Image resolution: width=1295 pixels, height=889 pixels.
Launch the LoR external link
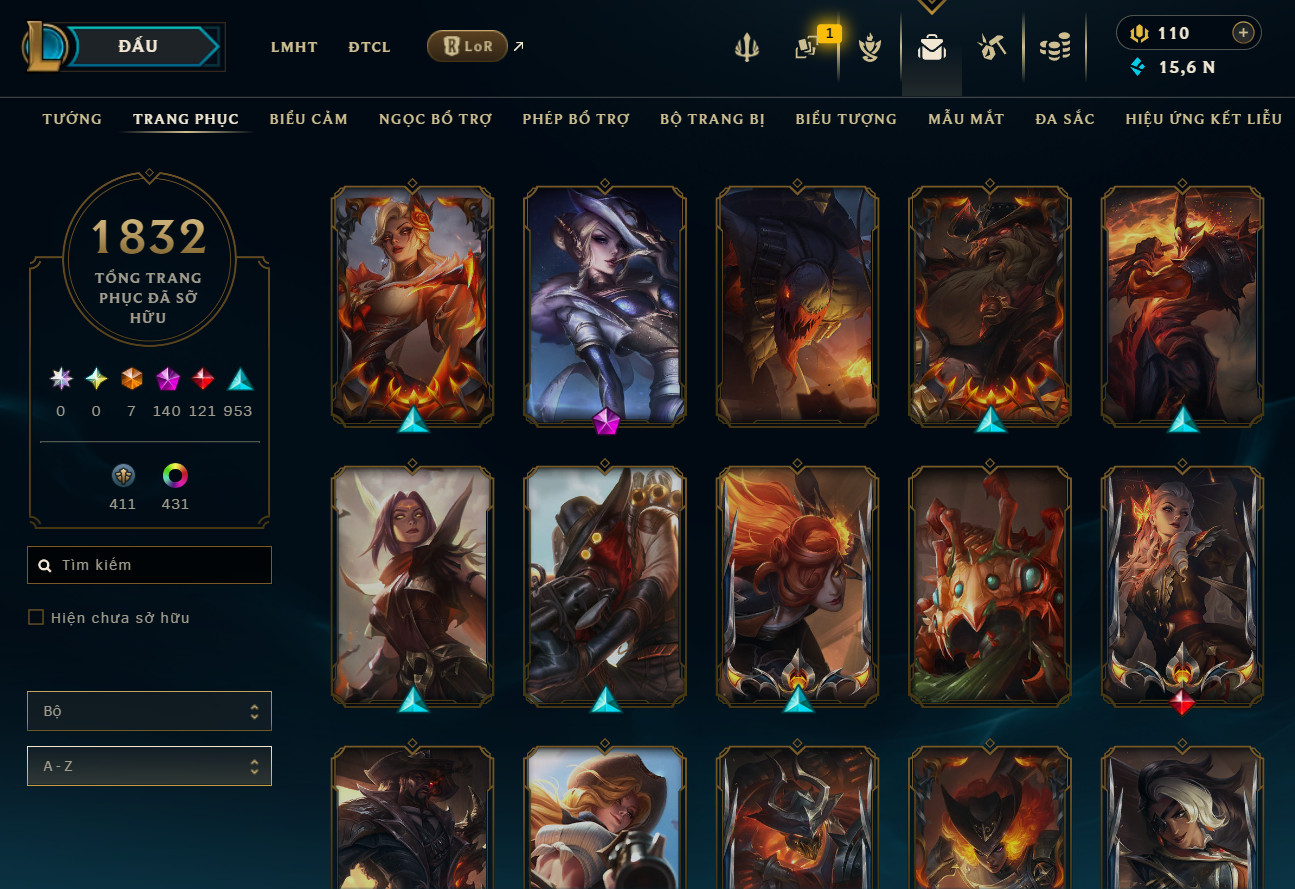tap(468, 46)
